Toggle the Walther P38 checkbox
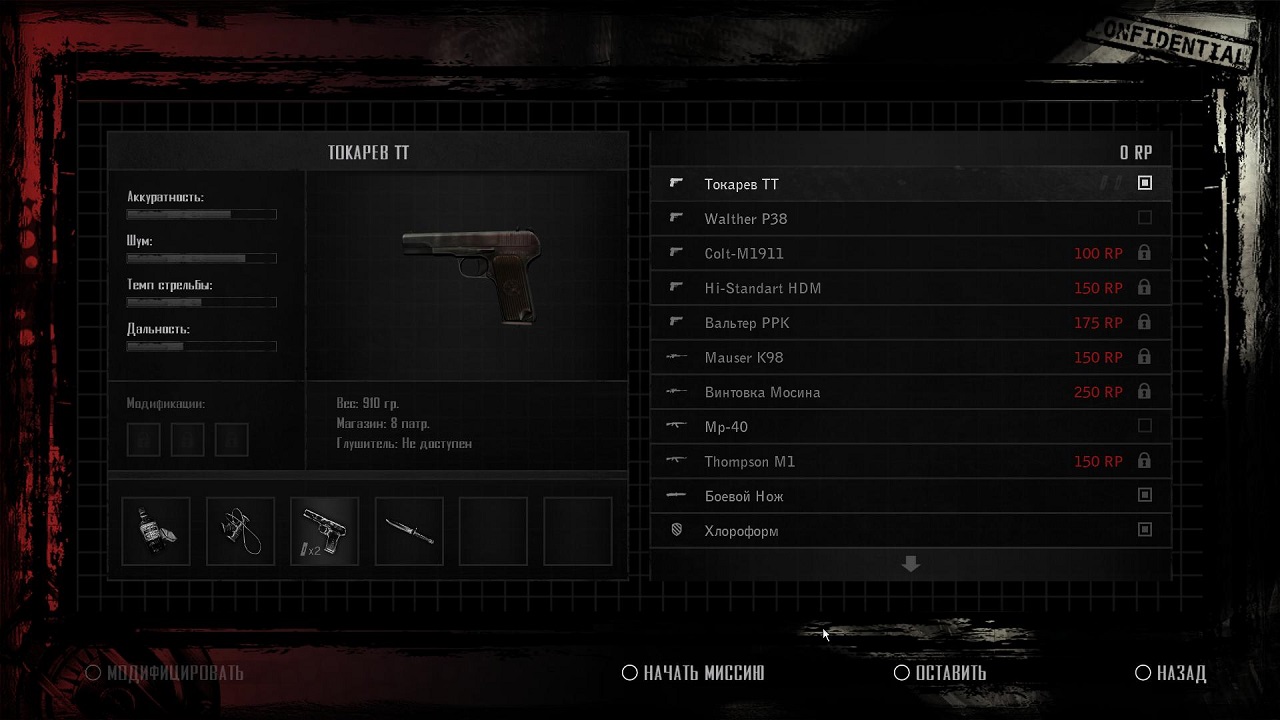Viewport: 1280px width, 720px height. [x=1145, y=218]
